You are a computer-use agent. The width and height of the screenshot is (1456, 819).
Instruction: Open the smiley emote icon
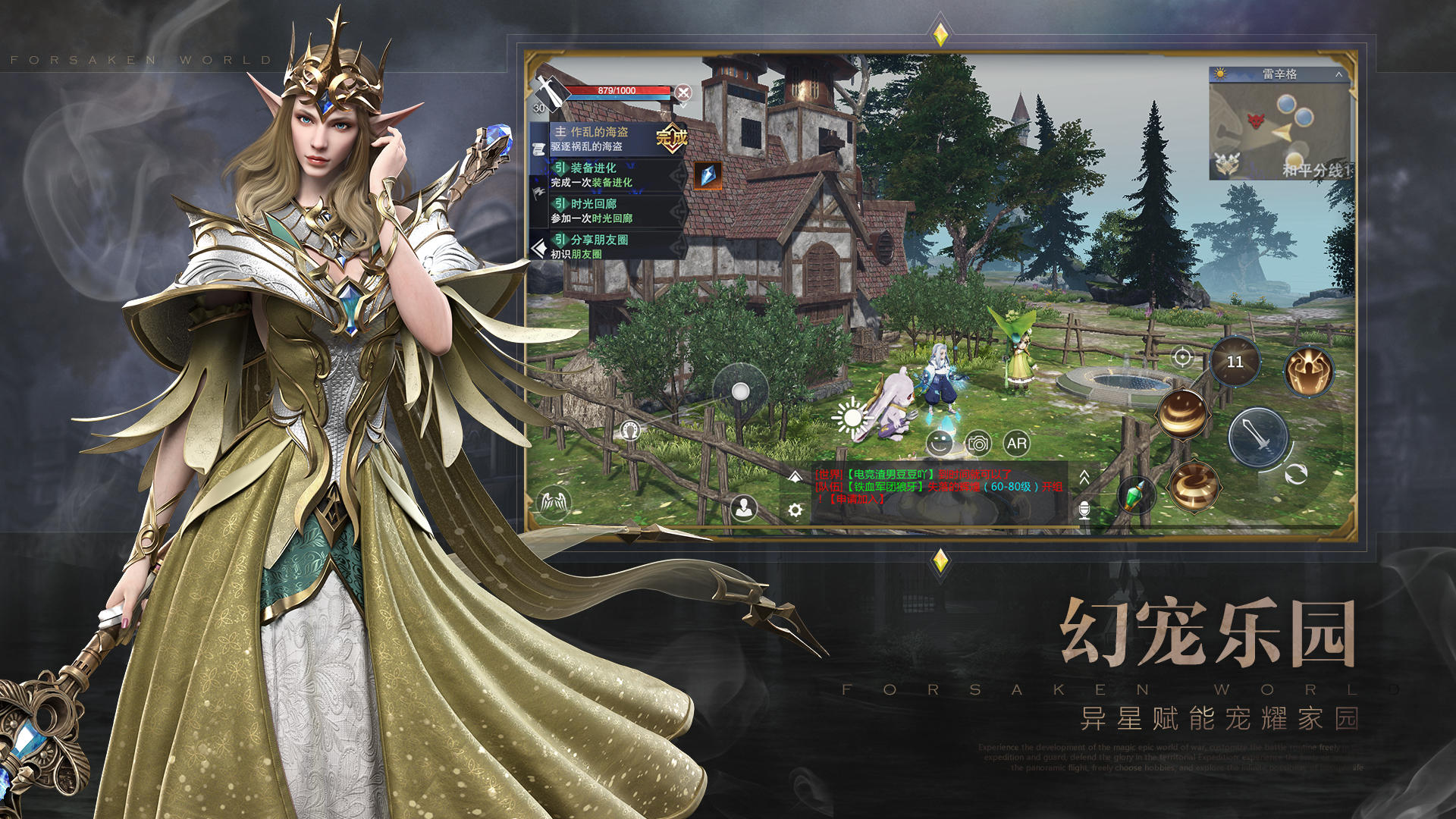point(940,443)
